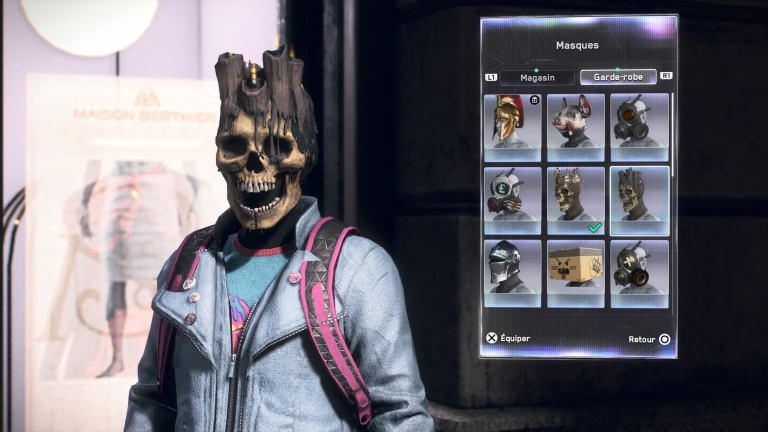The width and height of the screenshot is (768, 432).
Task: Click the Équiper button
Action: [508, 338]
